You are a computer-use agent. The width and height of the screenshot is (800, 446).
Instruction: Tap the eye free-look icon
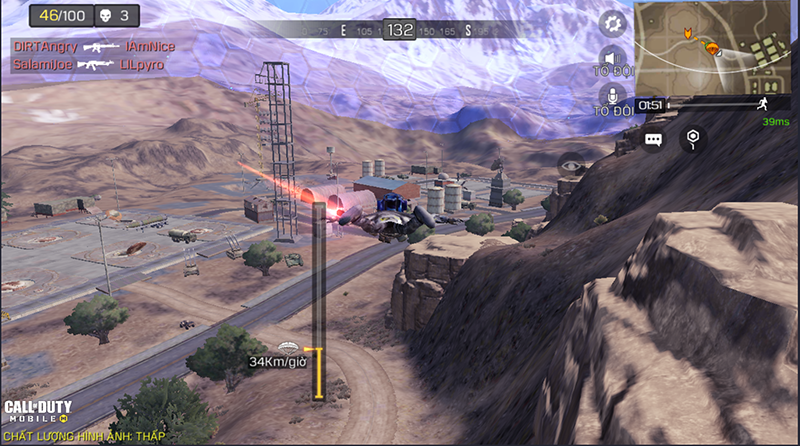point(573,166)
